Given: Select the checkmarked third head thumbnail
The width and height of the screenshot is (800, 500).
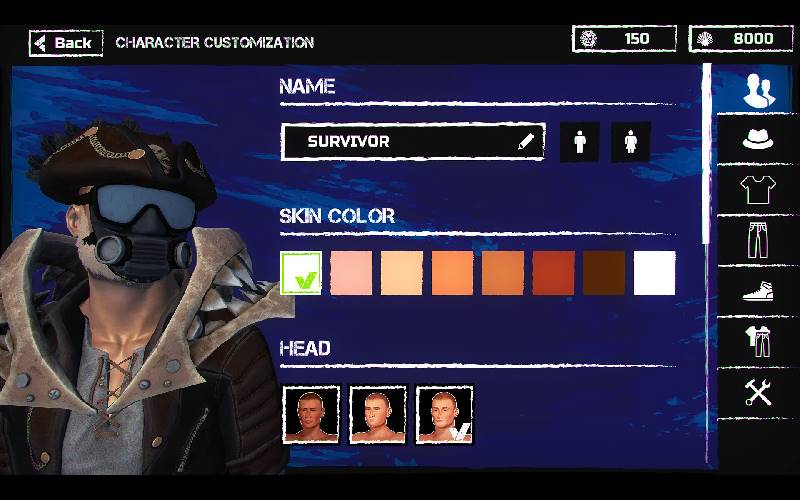Looking at the screenshot, I should click(x=444, y=414).
